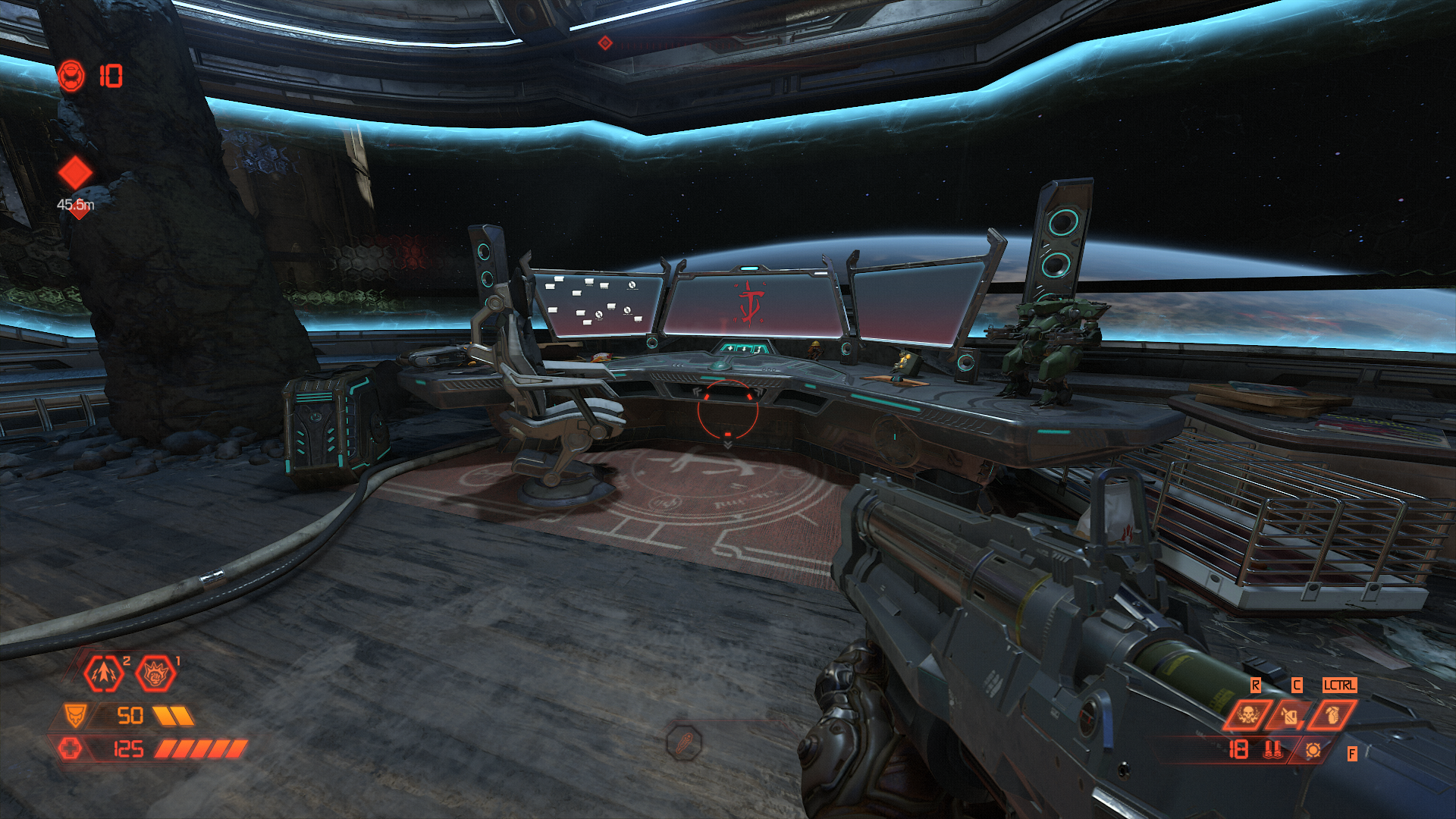Screen dimensions: 1456x819
Task: Click the red compass diamond marker
Action: click(604, 43)
